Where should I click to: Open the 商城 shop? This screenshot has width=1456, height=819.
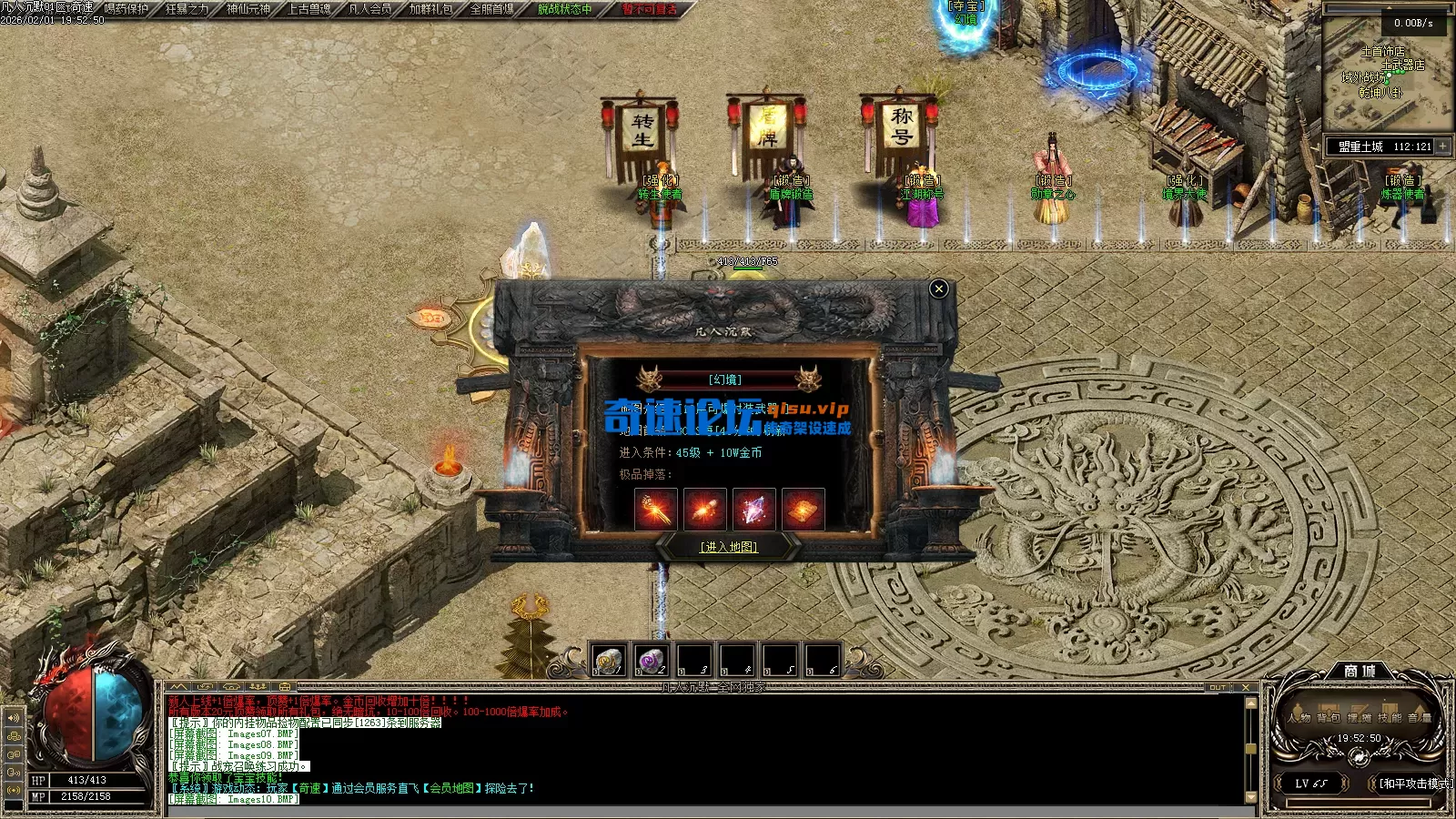(x=1360, y=672)
